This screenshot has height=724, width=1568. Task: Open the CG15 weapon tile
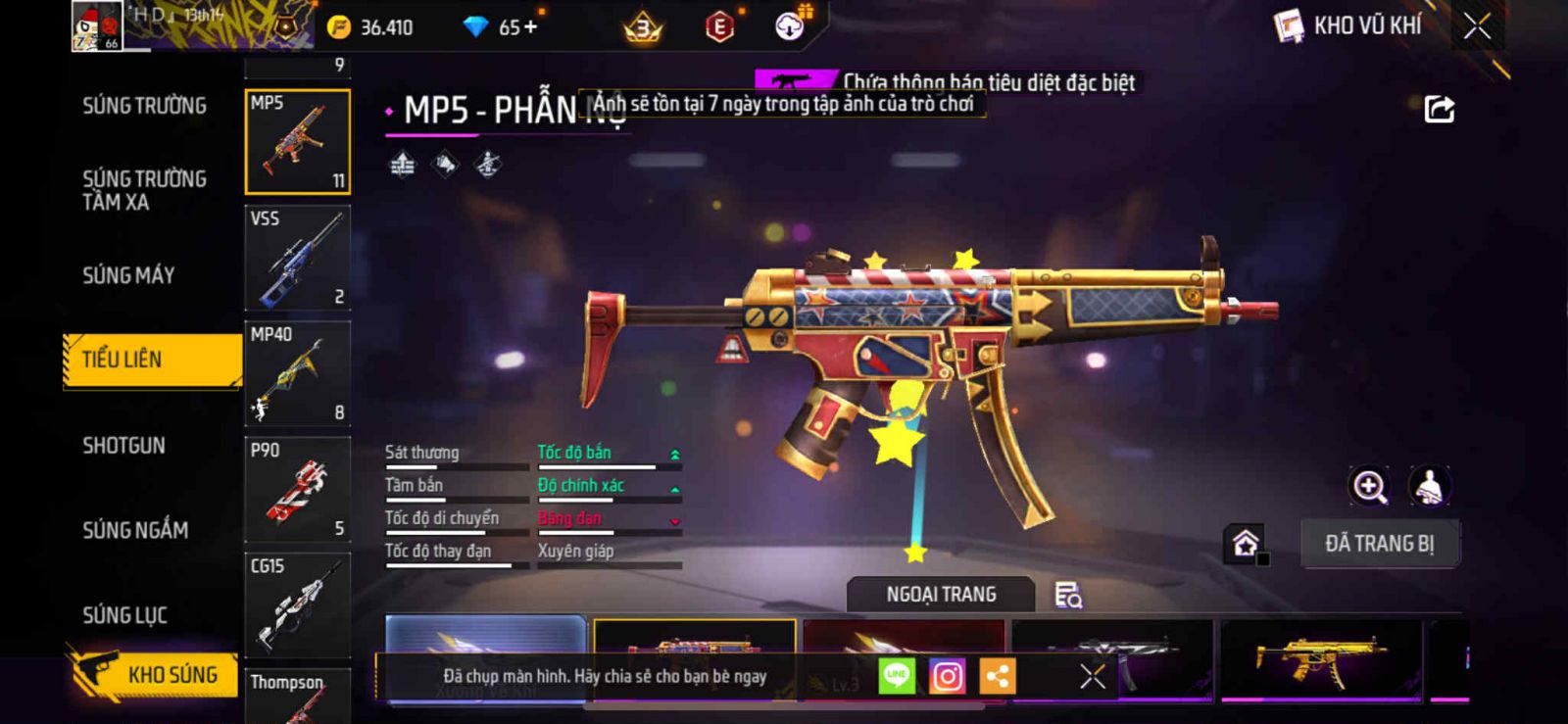[297, 604]
